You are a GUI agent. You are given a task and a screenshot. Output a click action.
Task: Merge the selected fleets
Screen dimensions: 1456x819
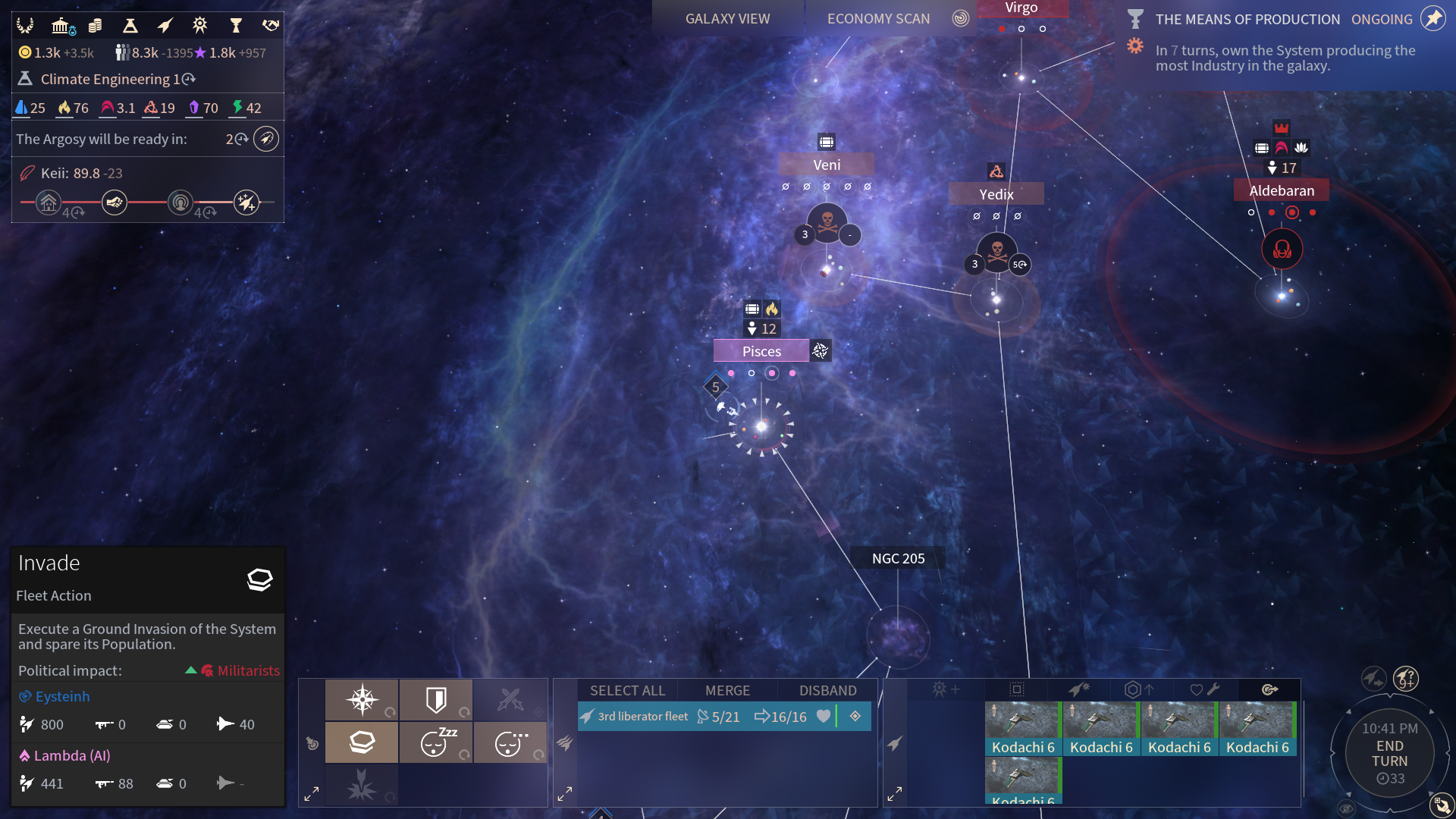727,690
